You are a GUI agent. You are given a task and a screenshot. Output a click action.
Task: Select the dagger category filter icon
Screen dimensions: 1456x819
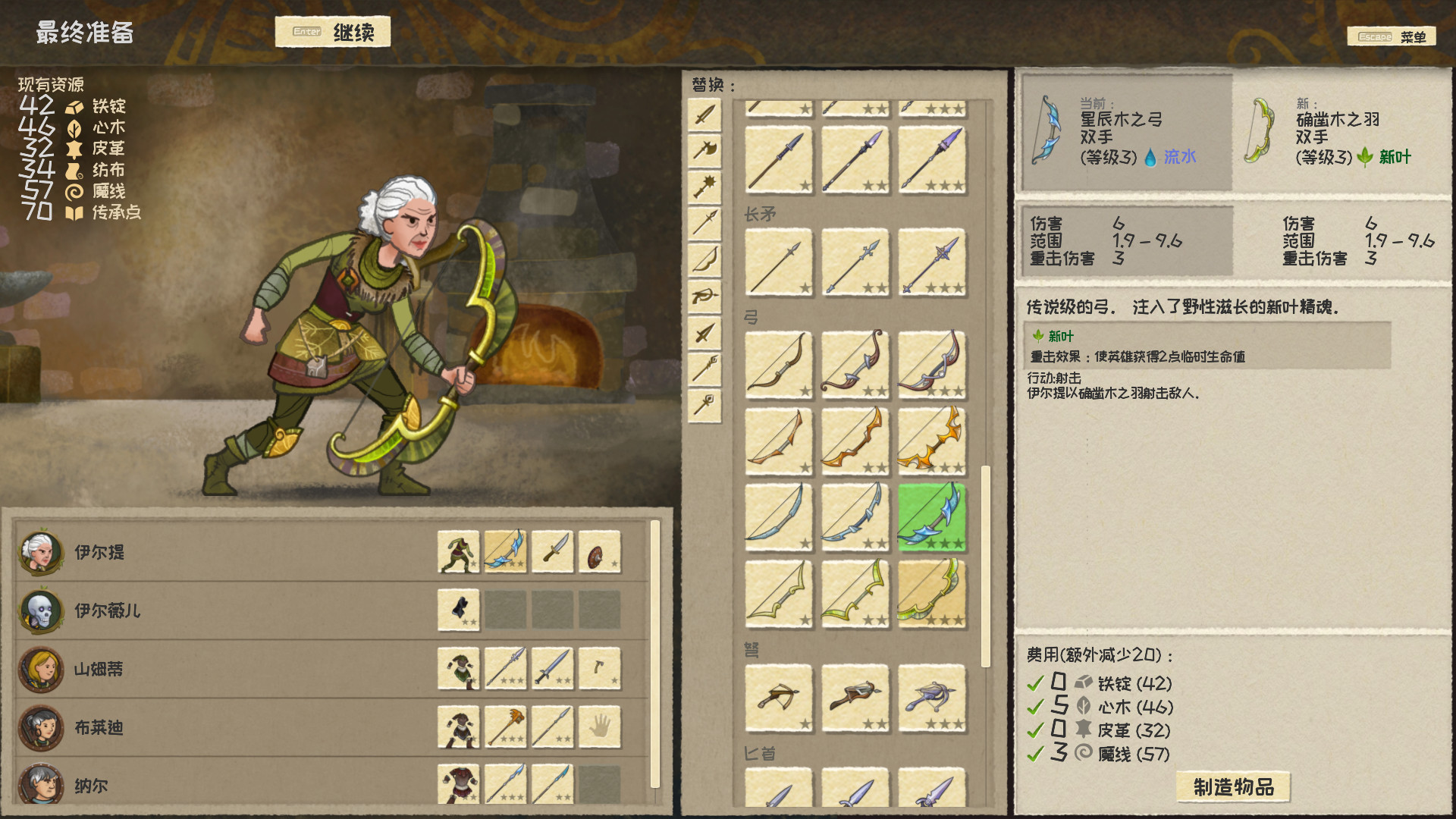click(x=704, y=332)
